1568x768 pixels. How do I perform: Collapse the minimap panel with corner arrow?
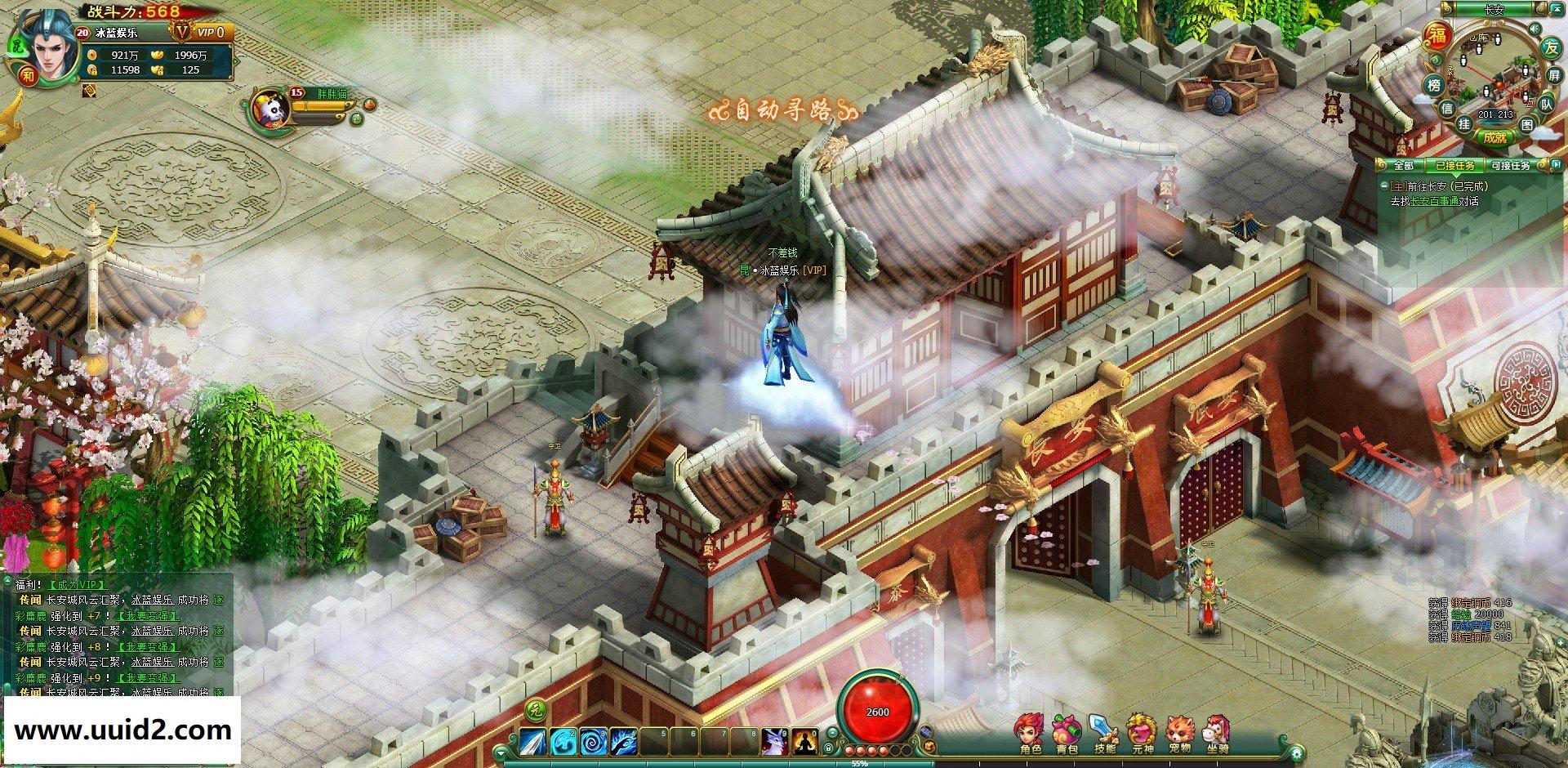coord(1556,9)
